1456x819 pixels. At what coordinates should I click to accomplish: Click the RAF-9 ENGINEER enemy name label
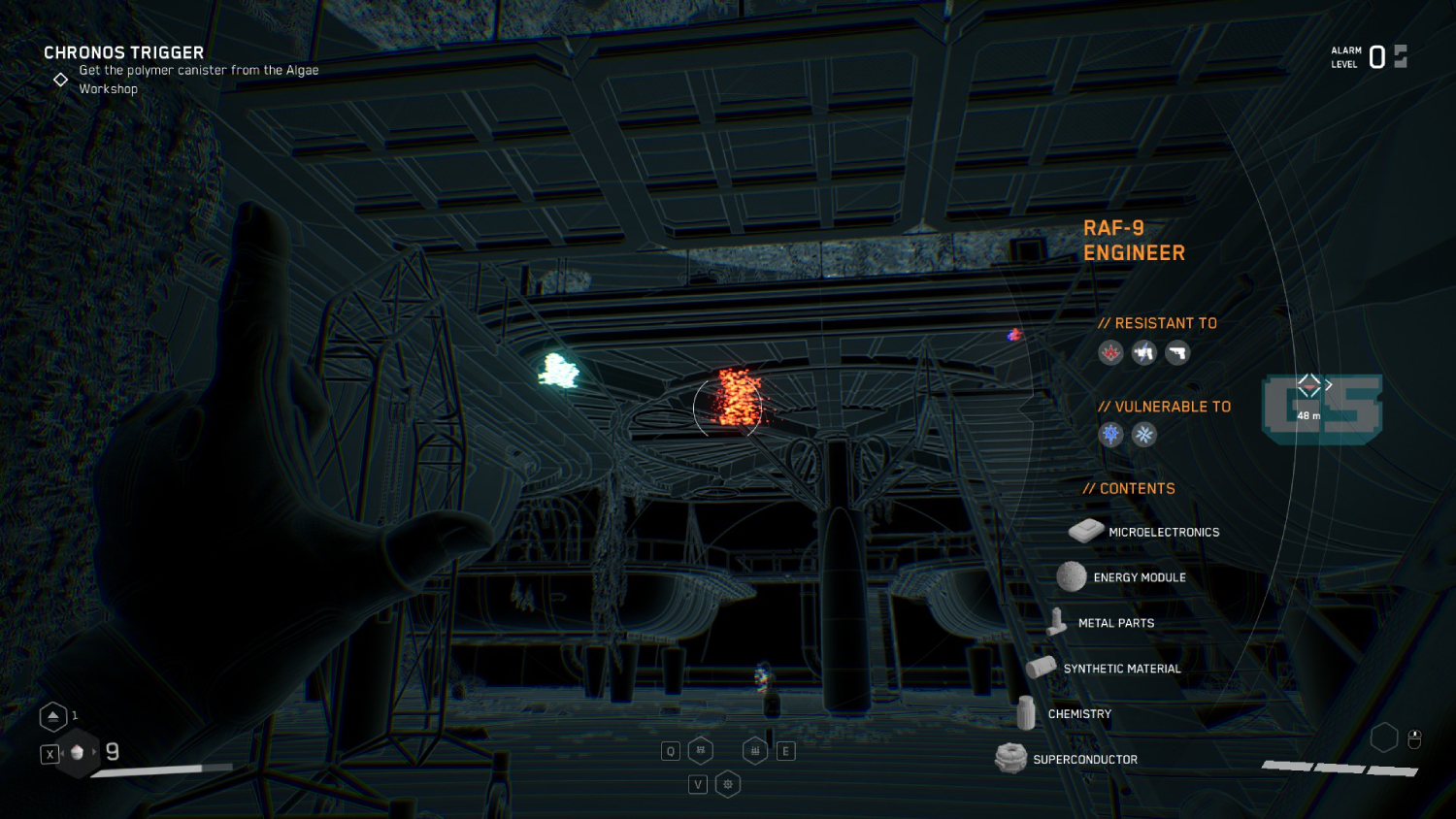[x=1135, y=240]
